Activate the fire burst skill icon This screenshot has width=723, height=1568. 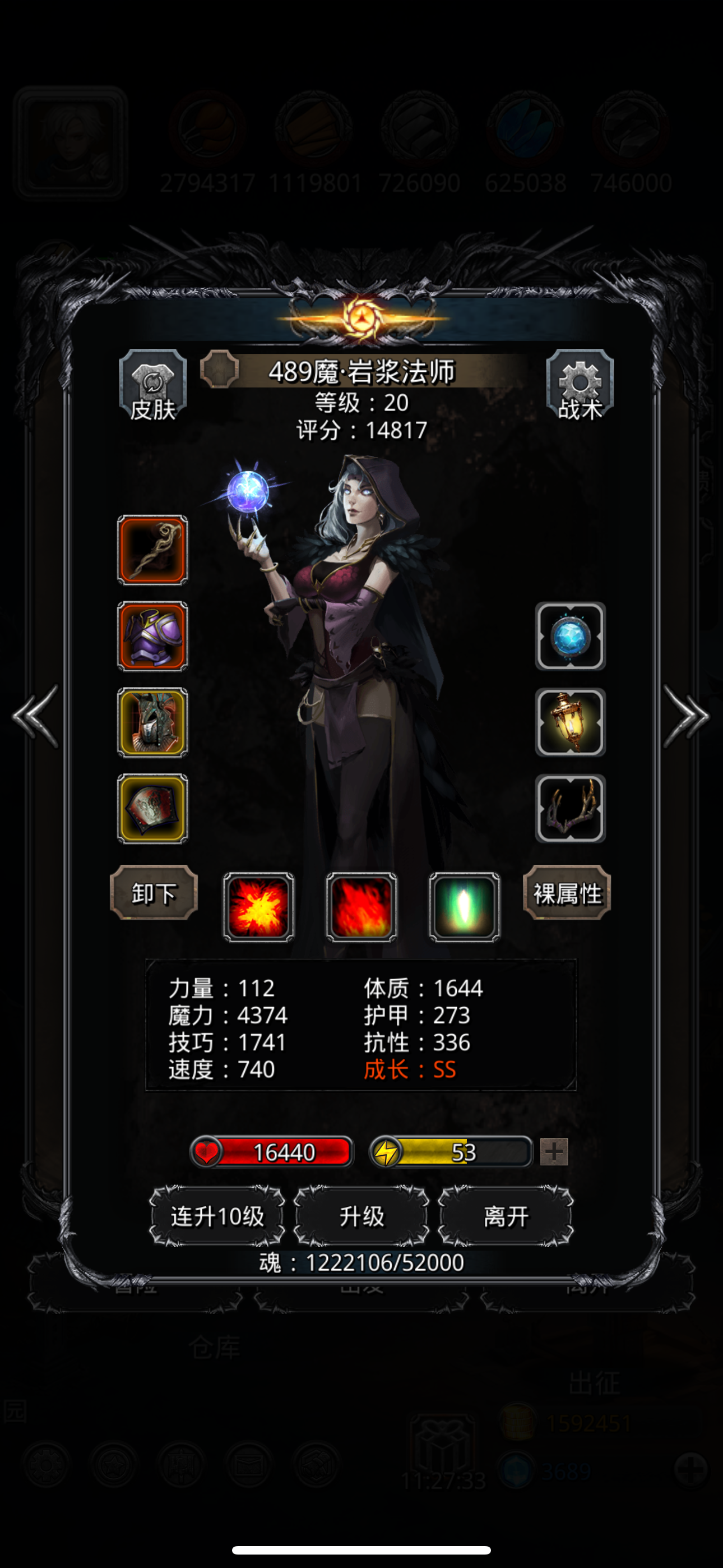258,907
